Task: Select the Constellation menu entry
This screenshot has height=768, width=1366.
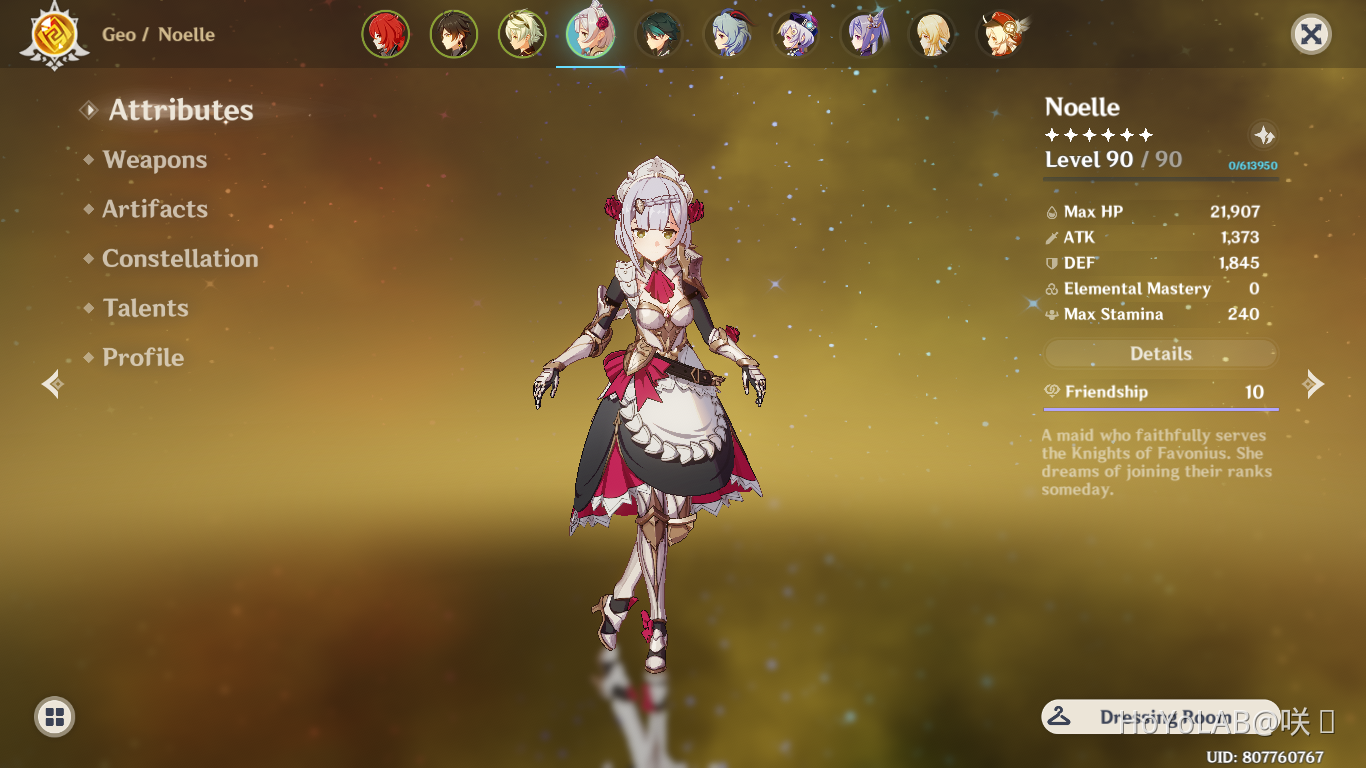Action: 180,259
